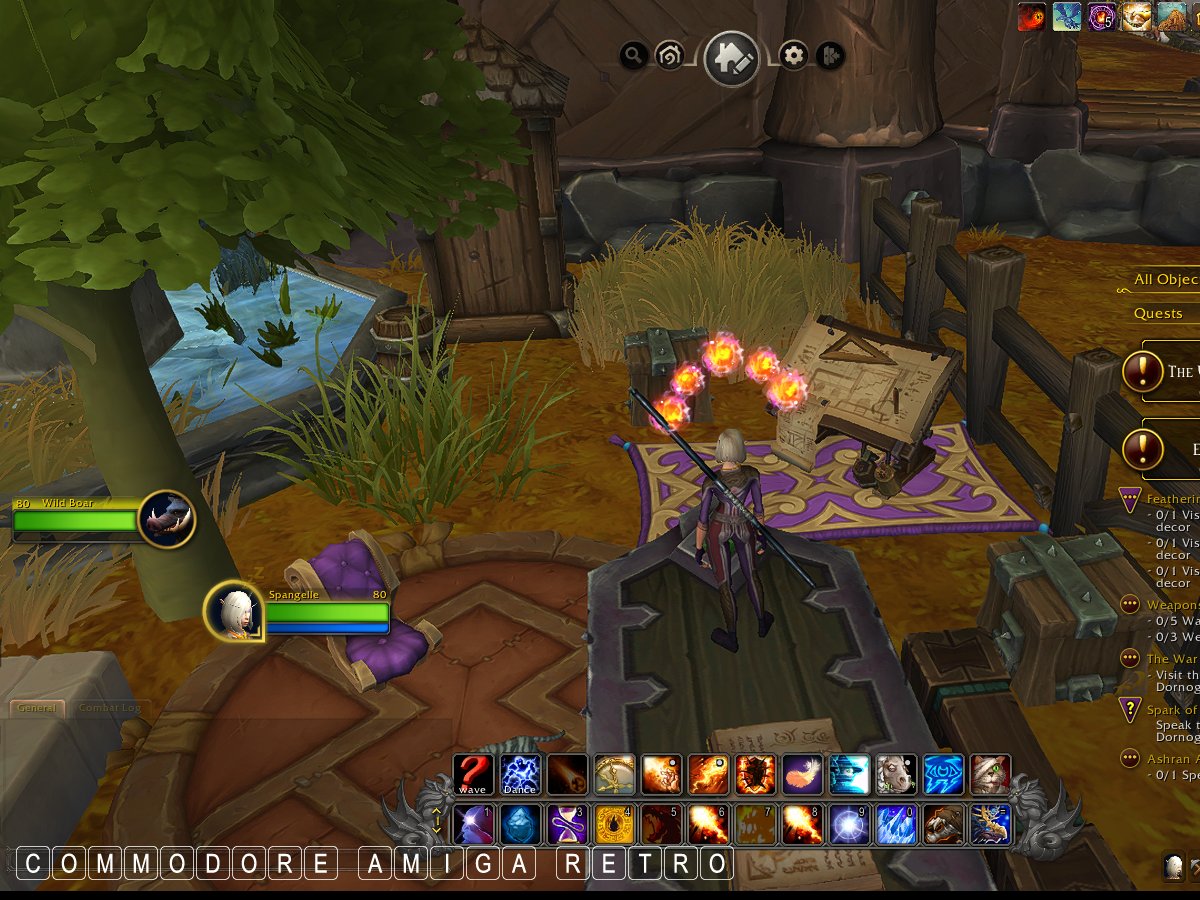Click the horse mount action button
The width and height of the screenshot is (1200, 900).
pyautogui.click(x=896, y=774)
